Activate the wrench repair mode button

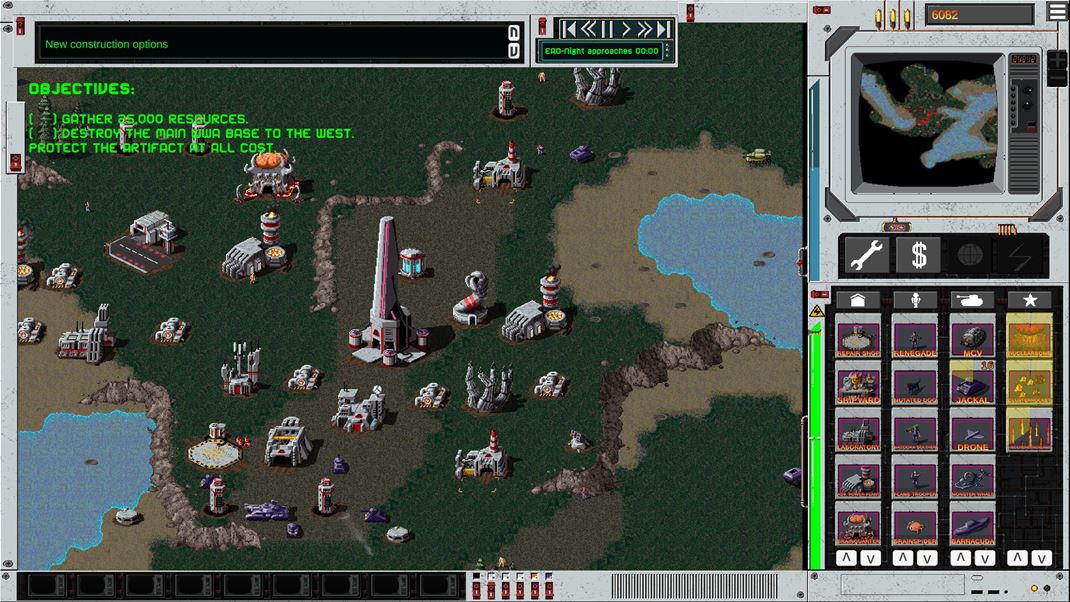866,256
